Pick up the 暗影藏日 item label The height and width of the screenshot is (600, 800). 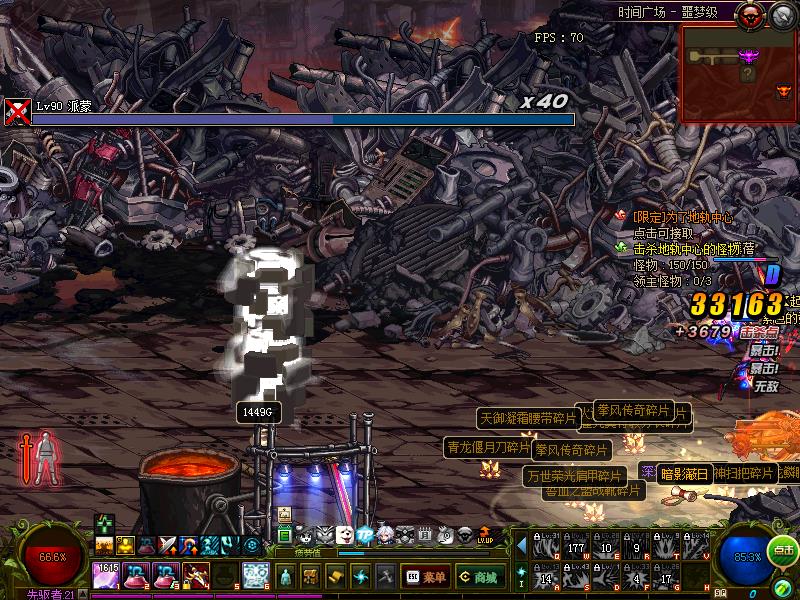(684, 474)
